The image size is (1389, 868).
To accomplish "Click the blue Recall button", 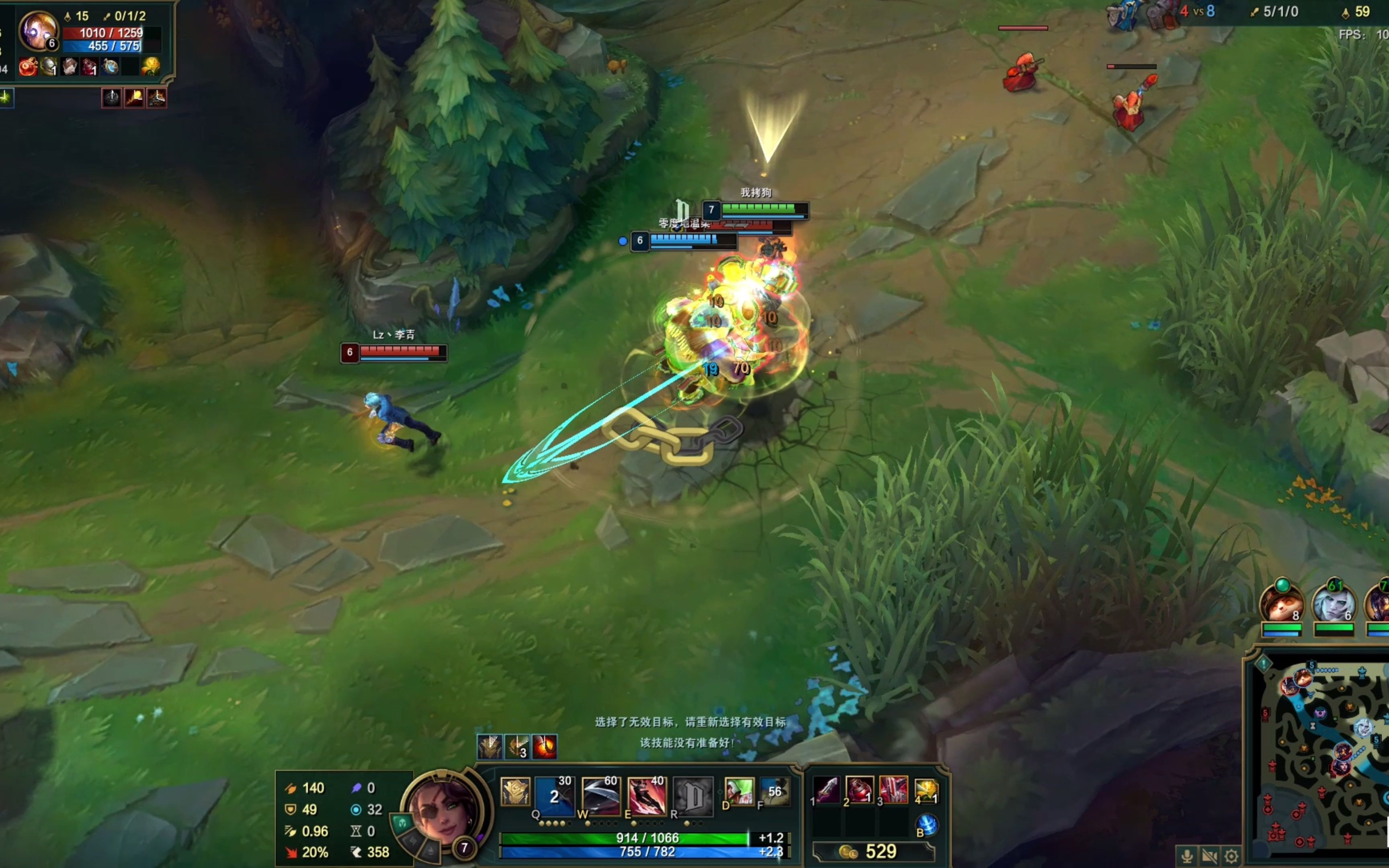I will click(x=927, y=825).
